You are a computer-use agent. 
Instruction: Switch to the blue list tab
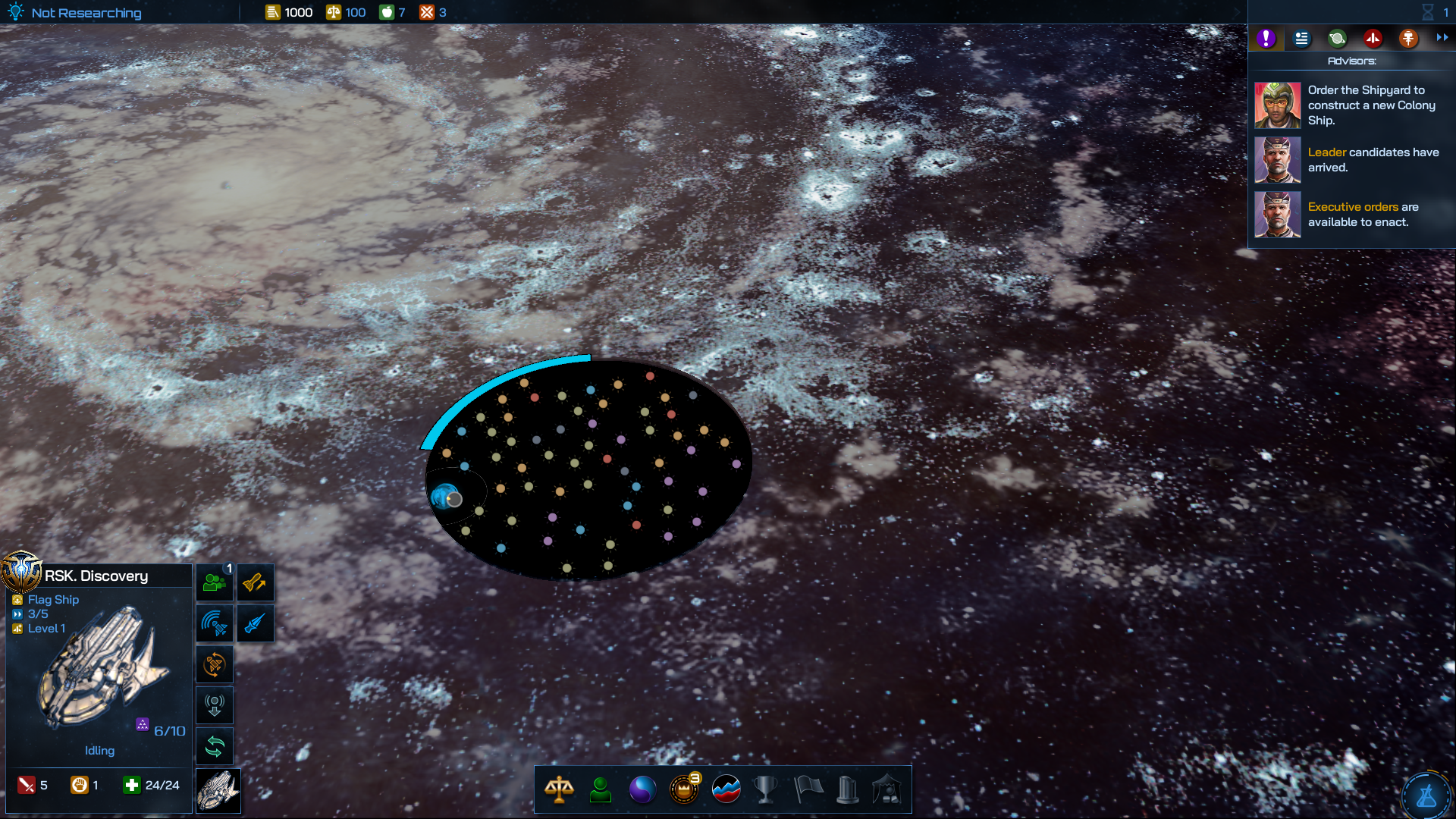(1301, 38)
